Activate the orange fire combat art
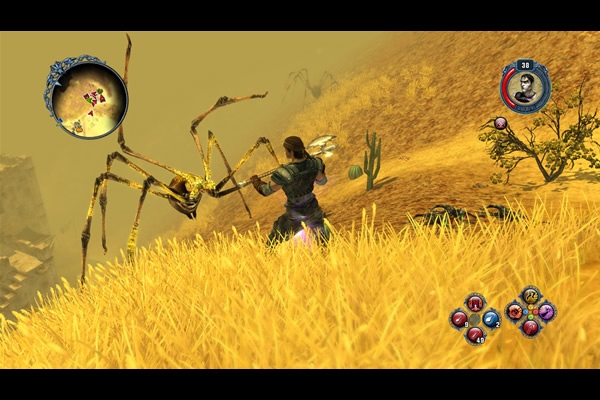Image resolution: width=600 pixels, height=400 pixels. click(515, 311)
